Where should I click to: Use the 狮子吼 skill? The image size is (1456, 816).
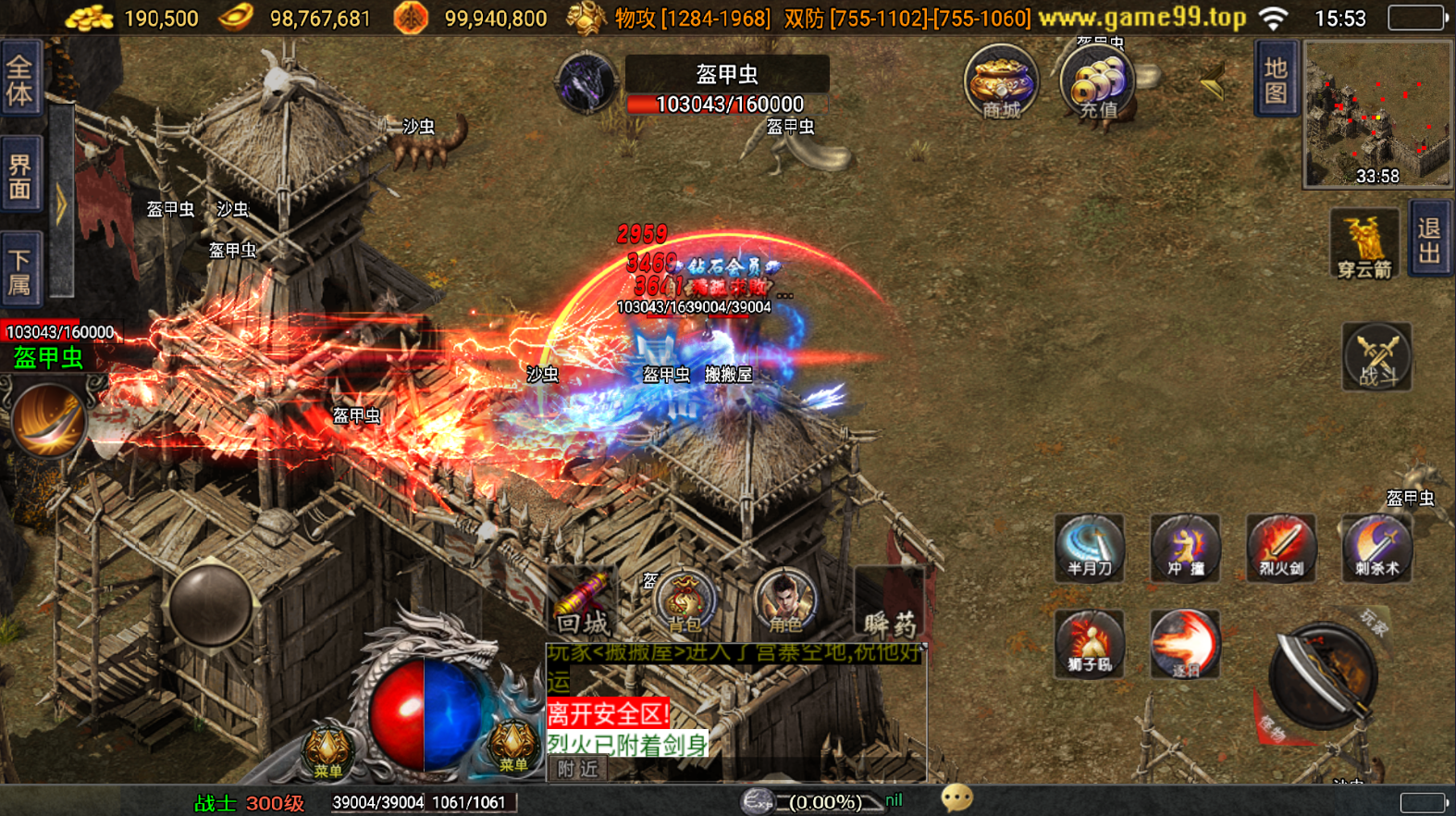1090,644
